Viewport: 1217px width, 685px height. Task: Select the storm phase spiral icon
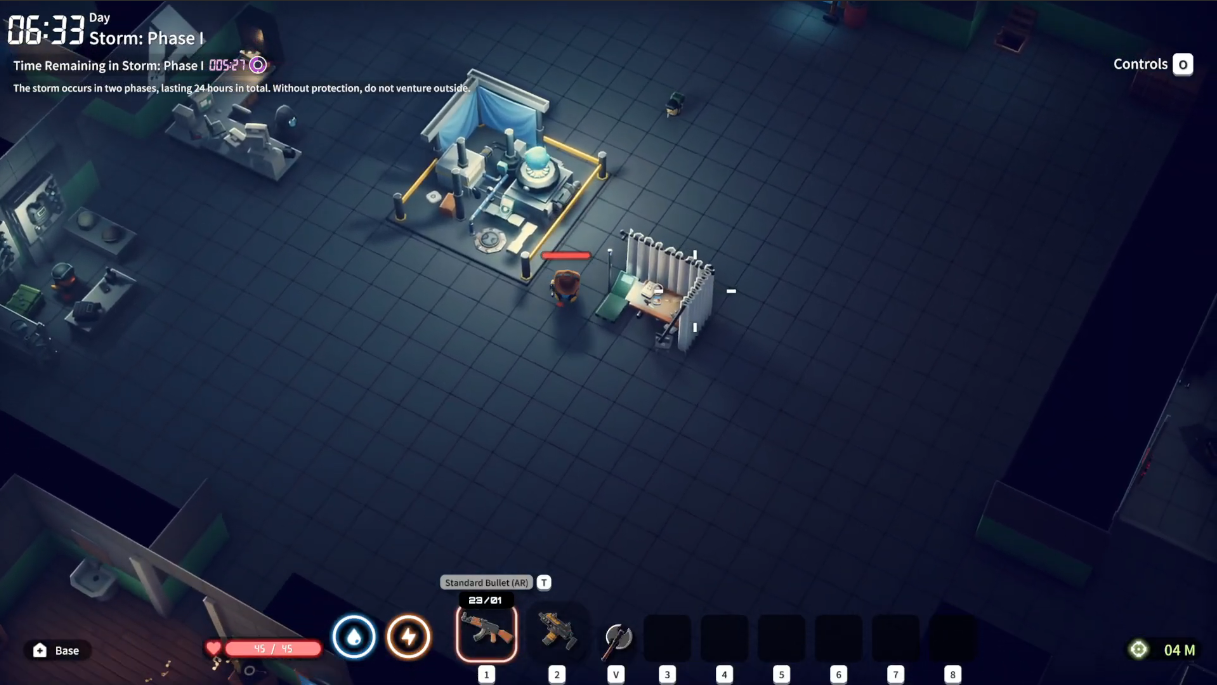[258, 65]
